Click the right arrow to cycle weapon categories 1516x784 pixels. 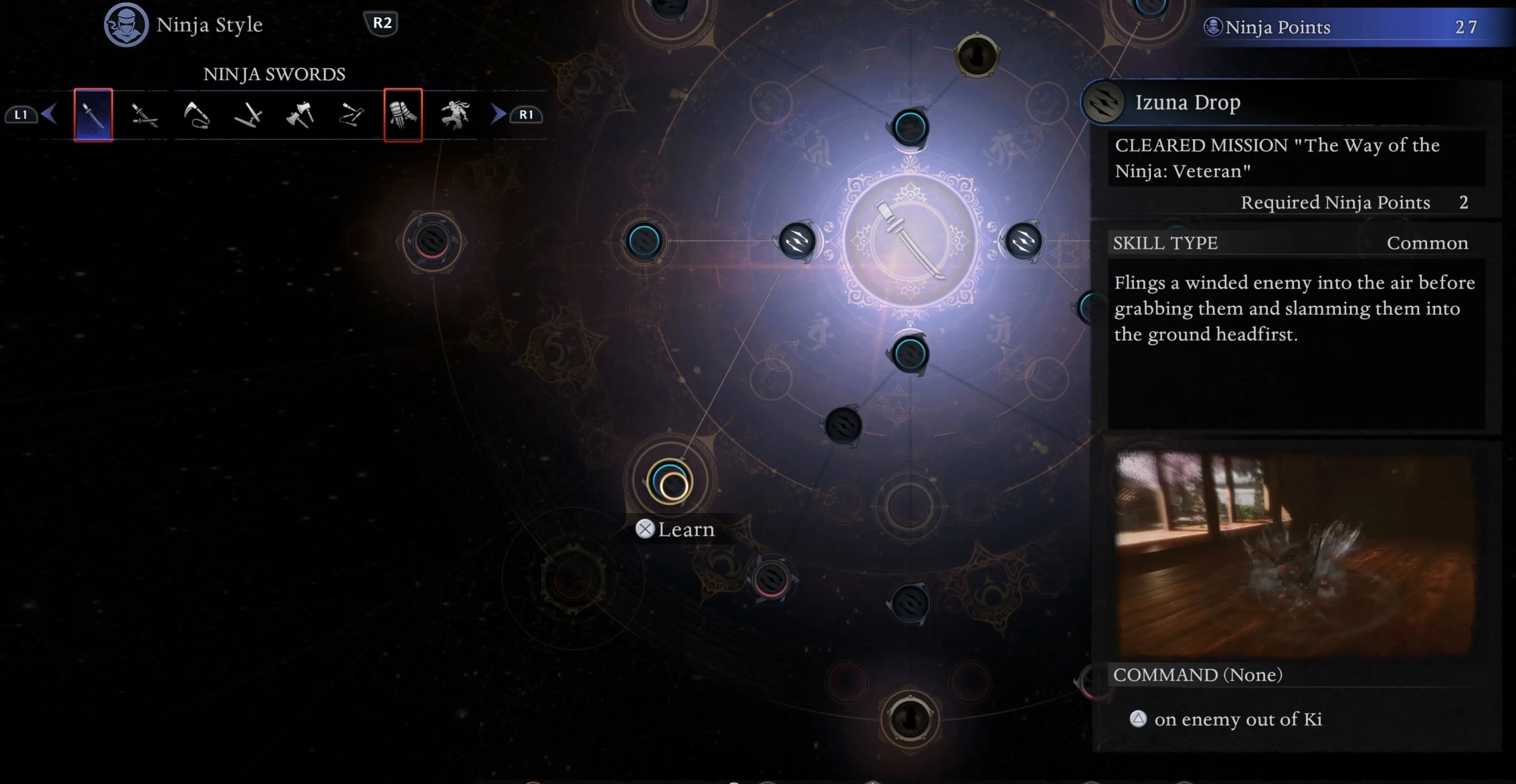point(498,114)
